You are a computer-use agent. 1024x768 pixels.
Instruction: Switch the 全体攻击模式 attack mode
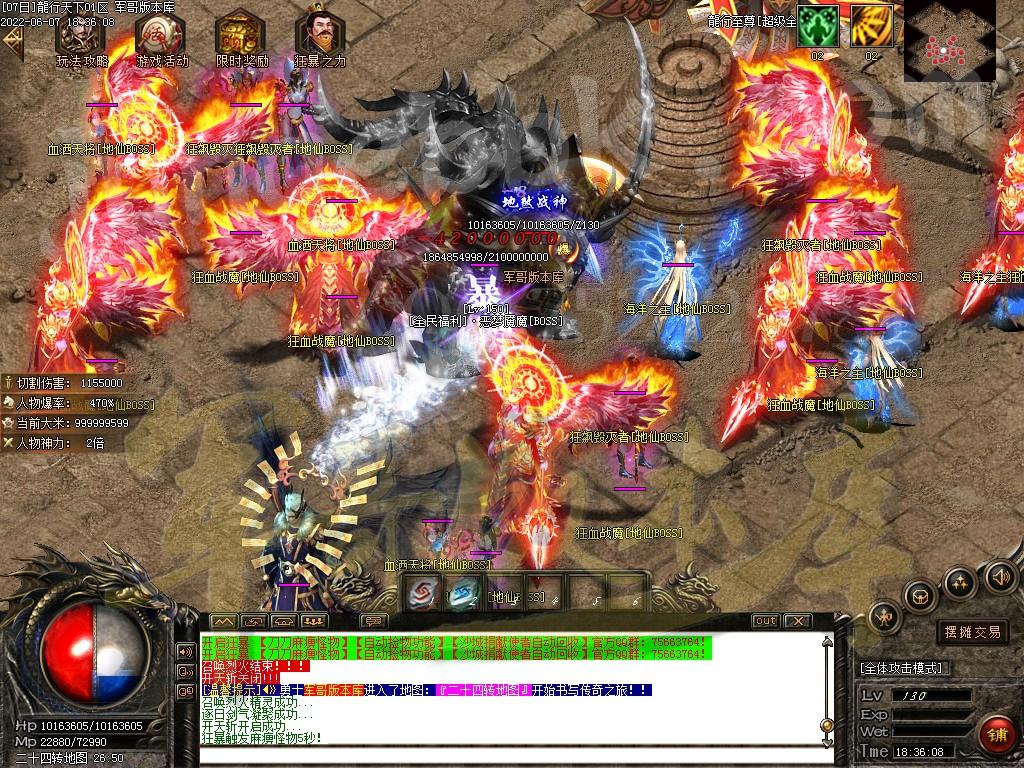tap(905, 667)
